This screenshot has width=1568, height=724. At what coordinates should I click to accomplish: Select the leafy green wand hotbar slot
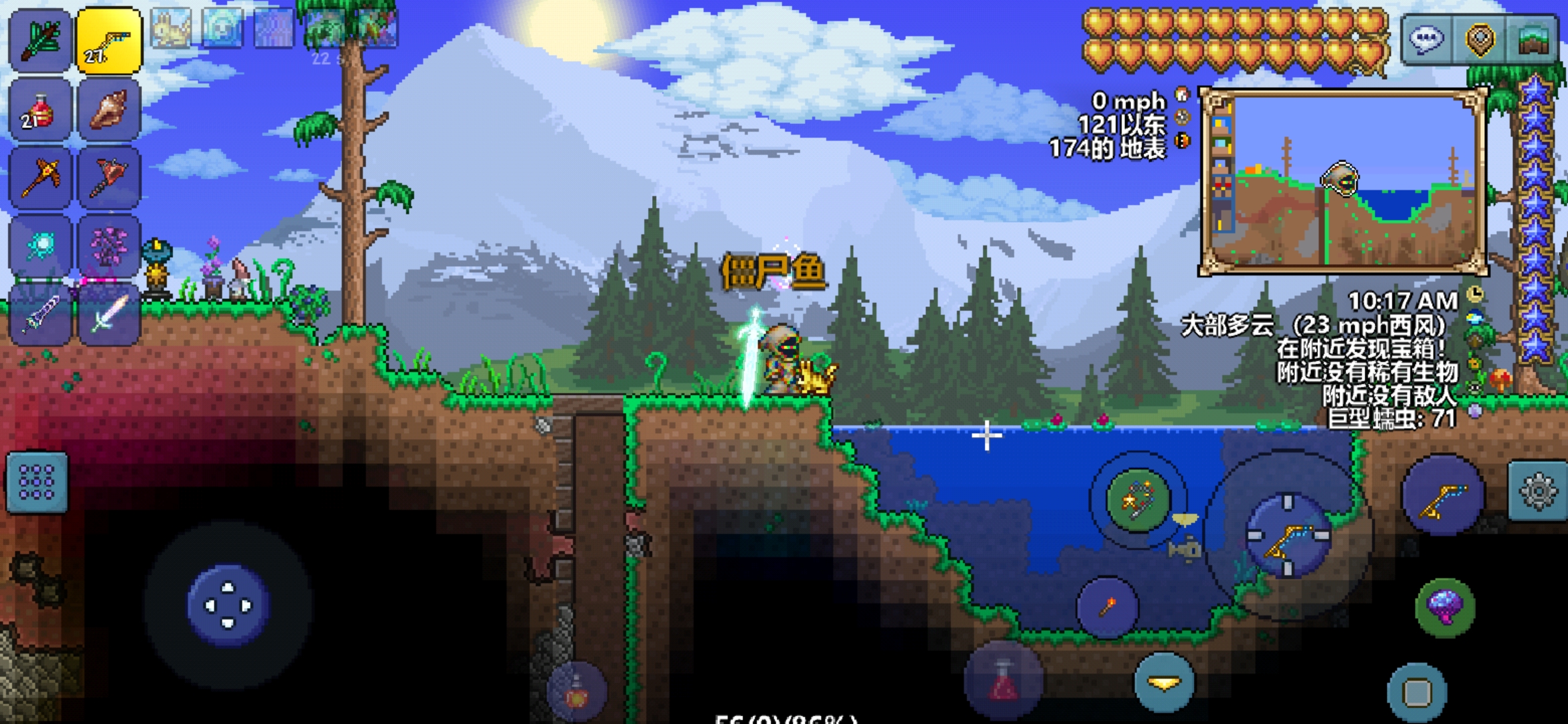(x=40, y=40)
